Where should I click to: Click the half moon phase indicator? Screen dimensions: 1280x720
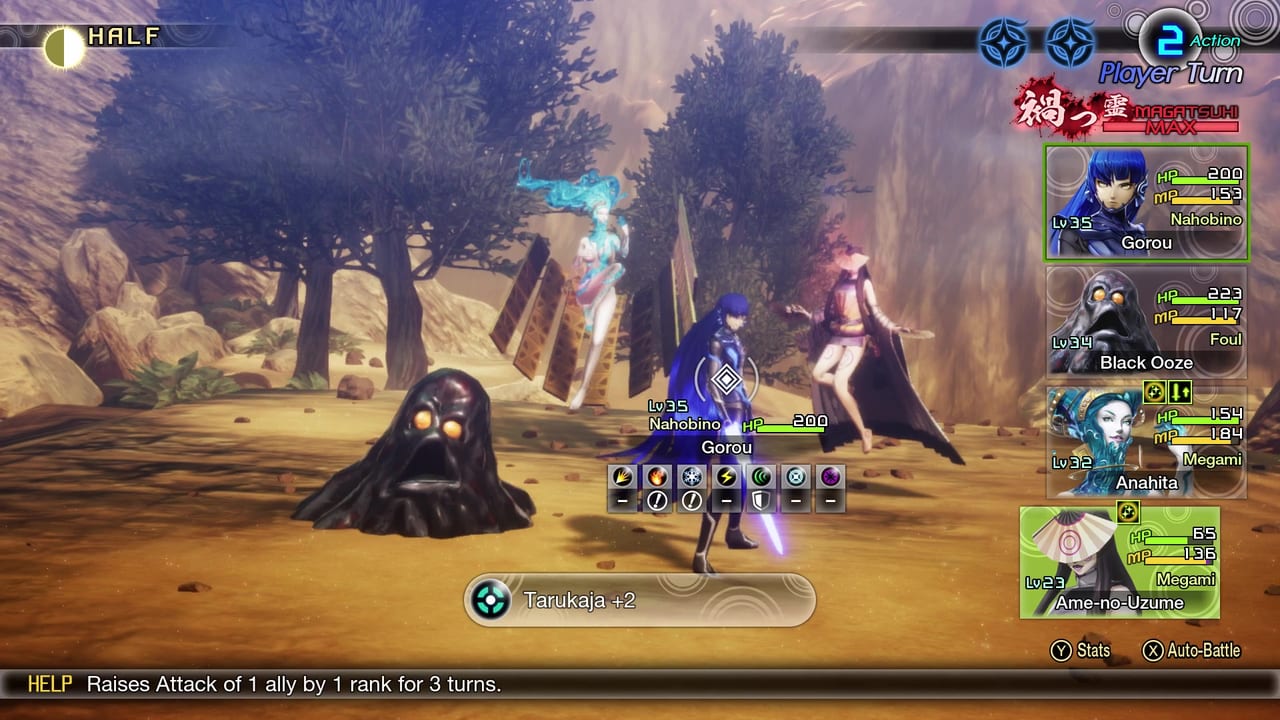pos(65,46)
